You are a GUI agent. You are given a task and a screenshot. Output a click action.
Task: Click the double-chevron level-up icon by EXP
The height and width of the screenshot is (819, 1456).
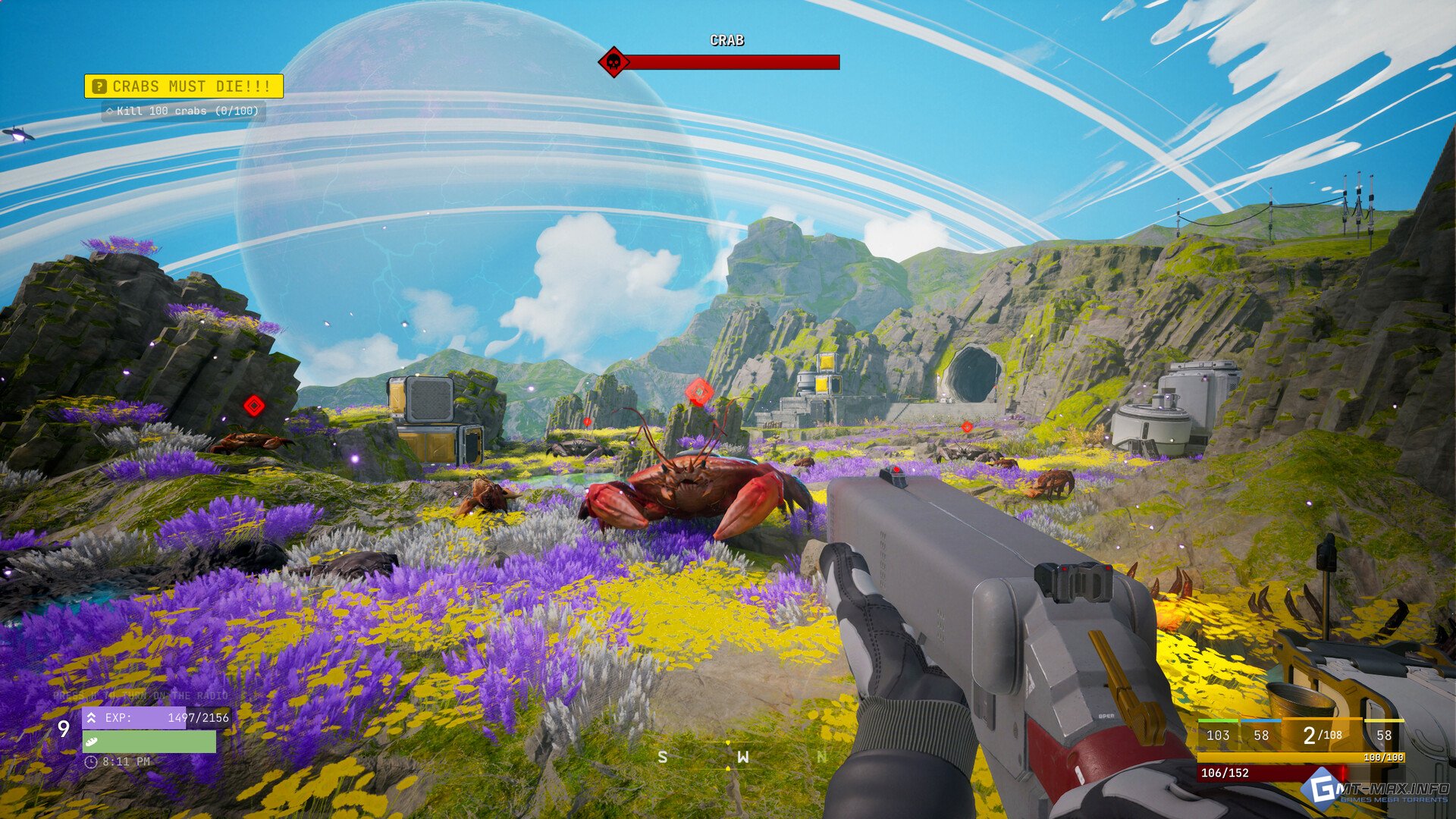pos(92,717)
